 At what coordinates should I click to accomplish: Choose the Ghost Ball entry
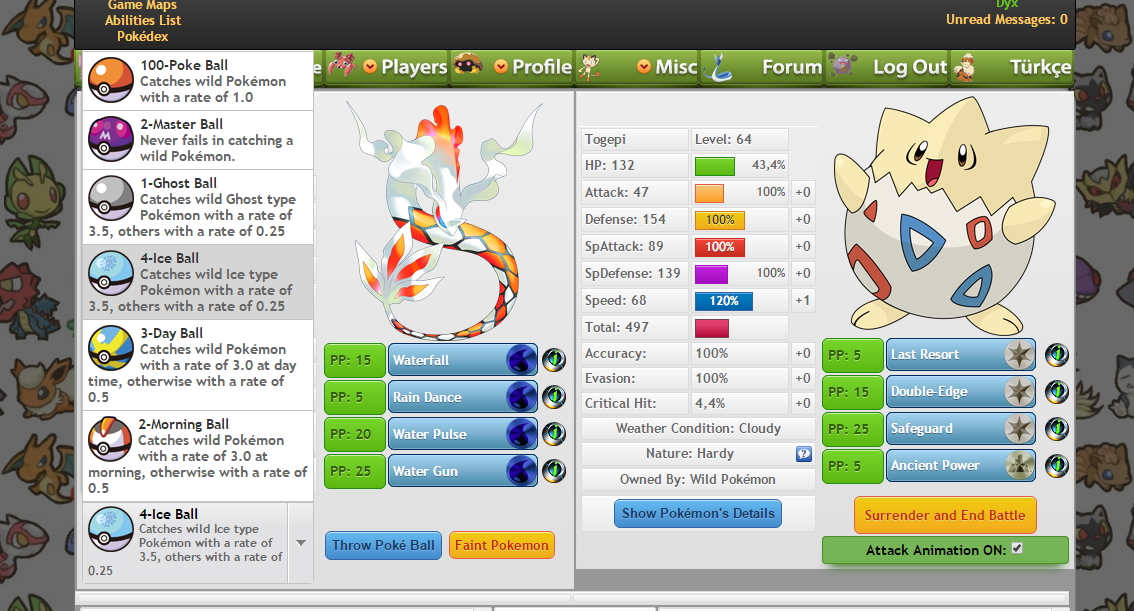[x=198, y=207]
